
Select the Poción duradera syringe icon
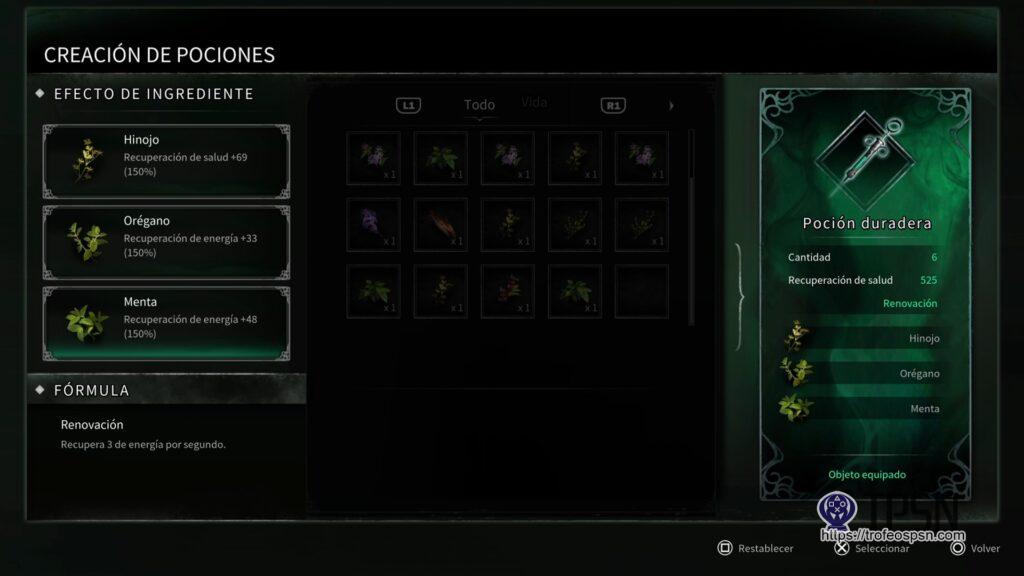[862, 151]
